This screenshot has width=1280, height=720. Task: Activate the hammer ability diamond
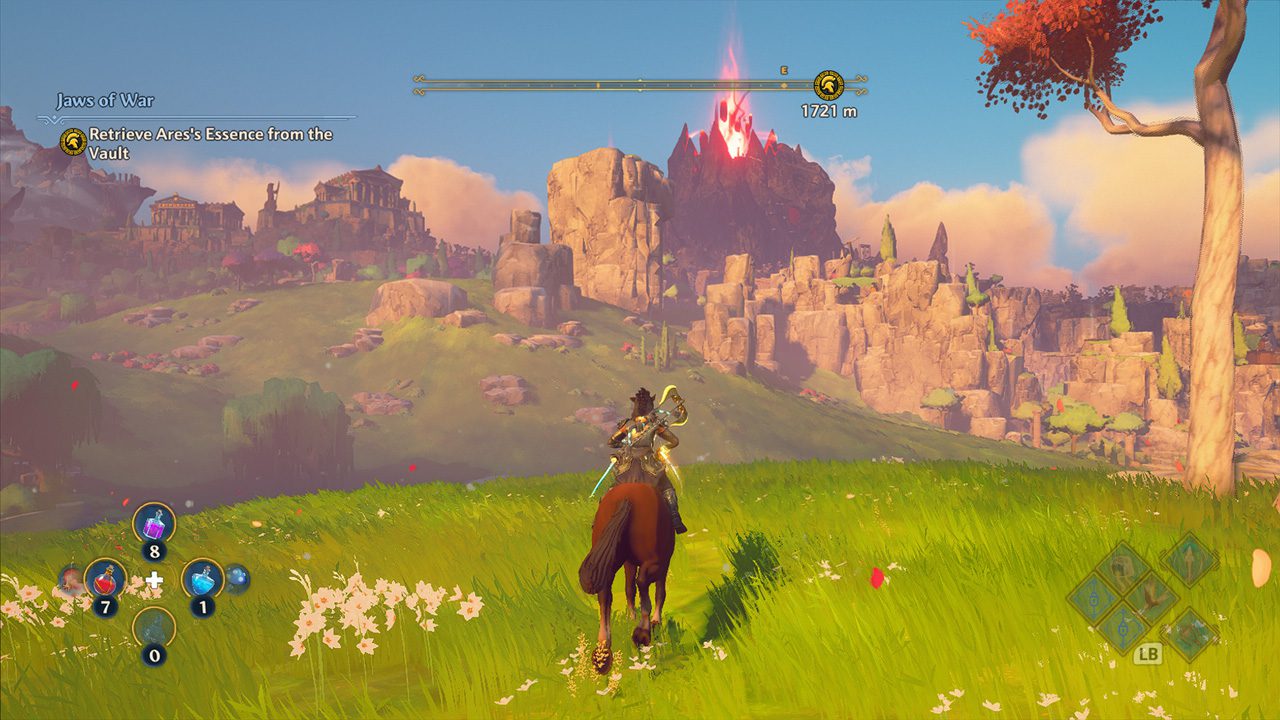coord(1122,568)
